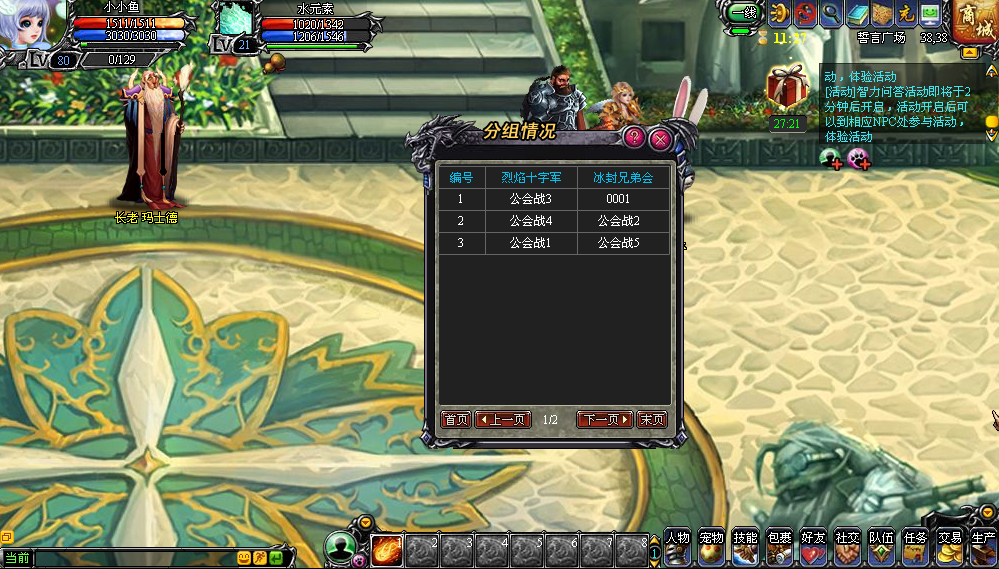The image size is (999, 569).
Task: Activate the fireball skill in hotbar
Action: pos(387,551)
